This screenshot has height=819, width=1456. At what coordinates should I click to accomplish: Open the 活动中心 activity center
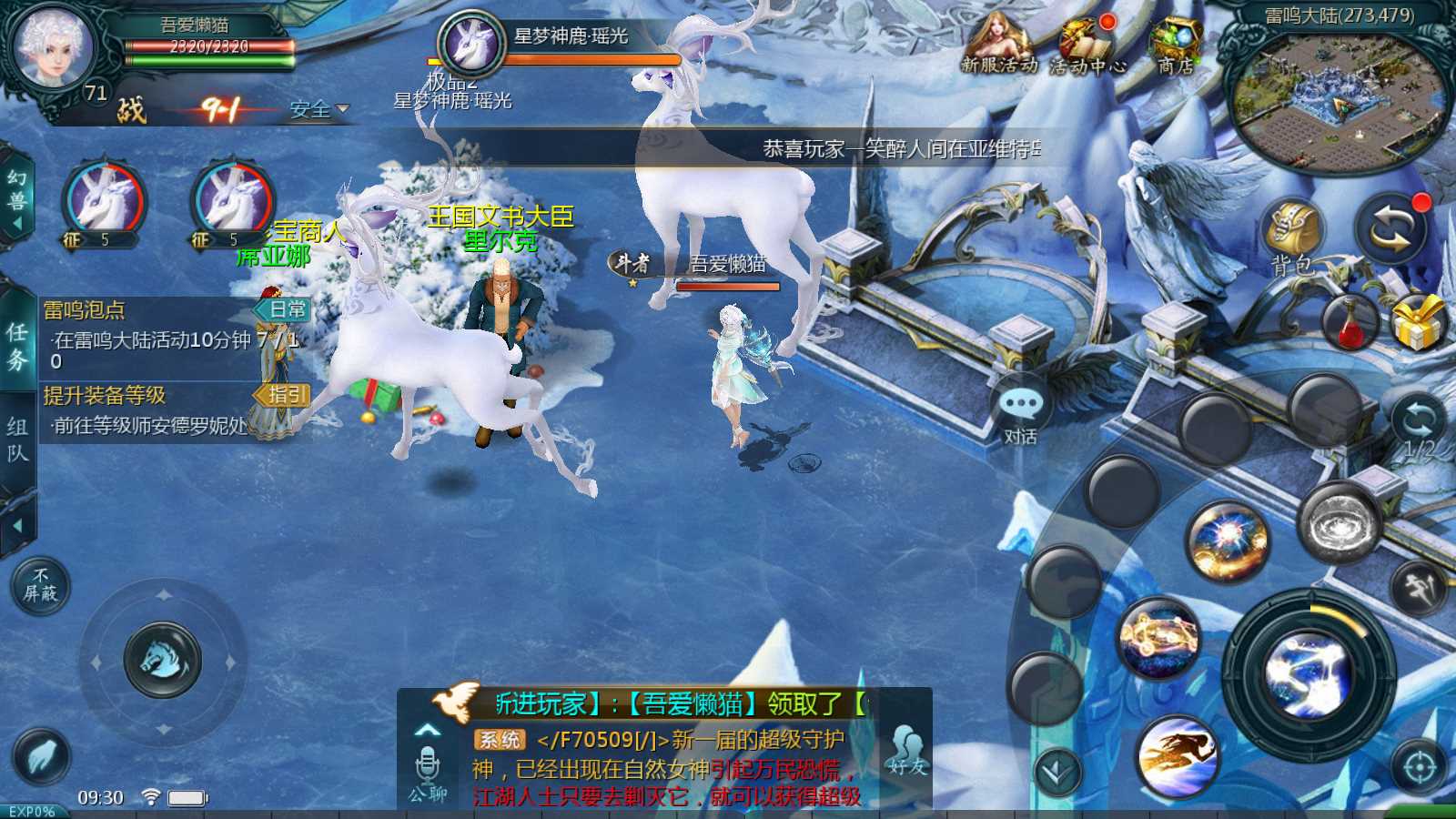point(1087,45)
